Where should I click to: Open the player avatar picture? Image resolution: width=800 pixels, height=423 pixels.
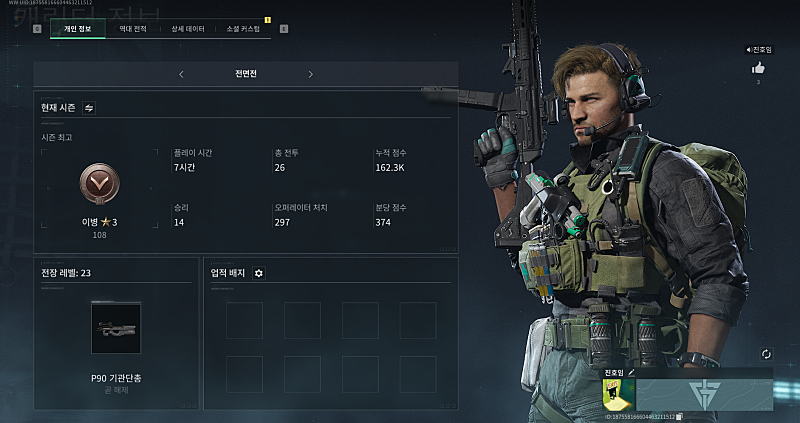pos(619,395)
